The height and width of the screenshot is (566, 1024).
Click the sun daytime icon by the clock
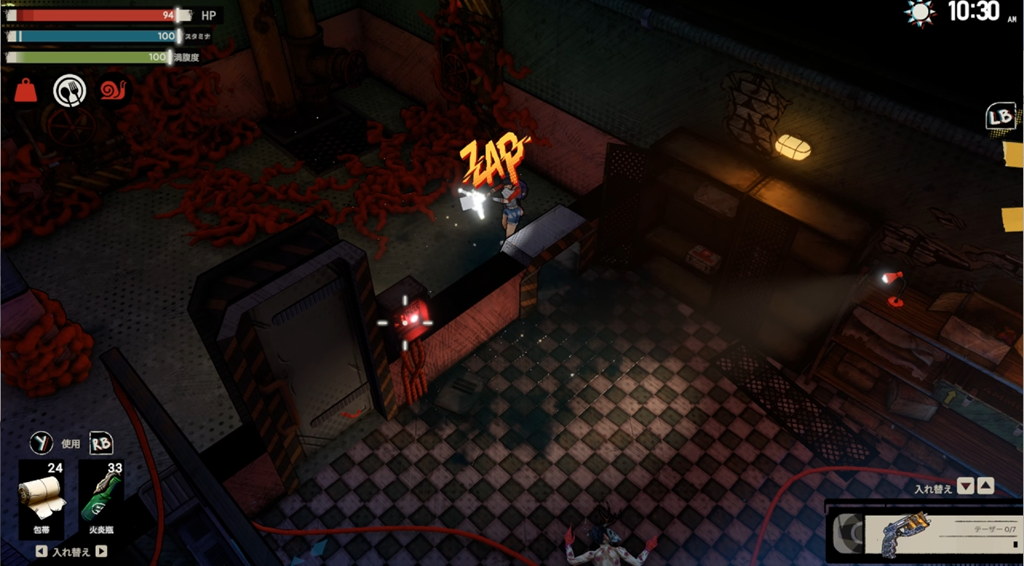[918, 12]
